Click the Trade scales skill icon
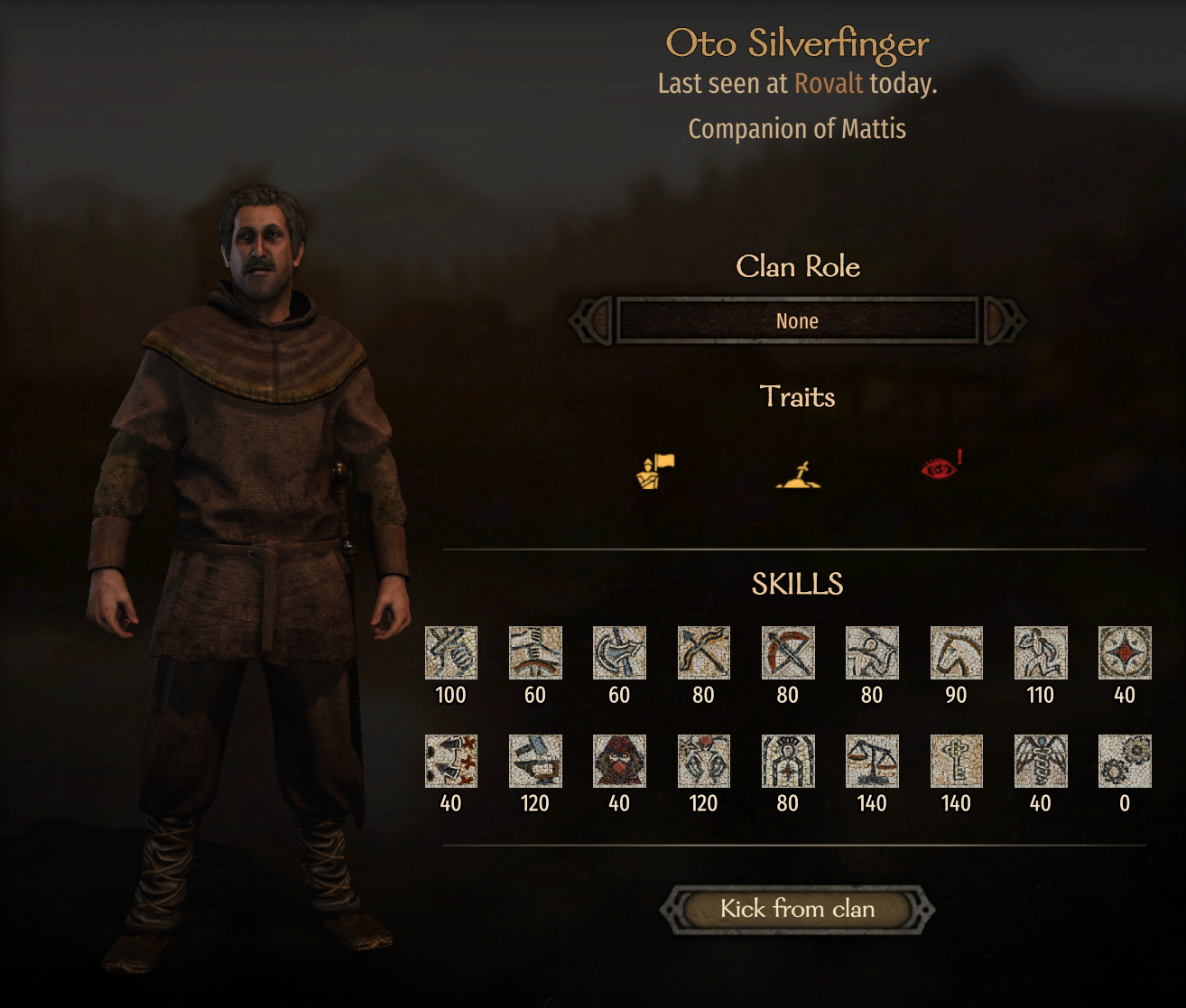 (872, 761)
